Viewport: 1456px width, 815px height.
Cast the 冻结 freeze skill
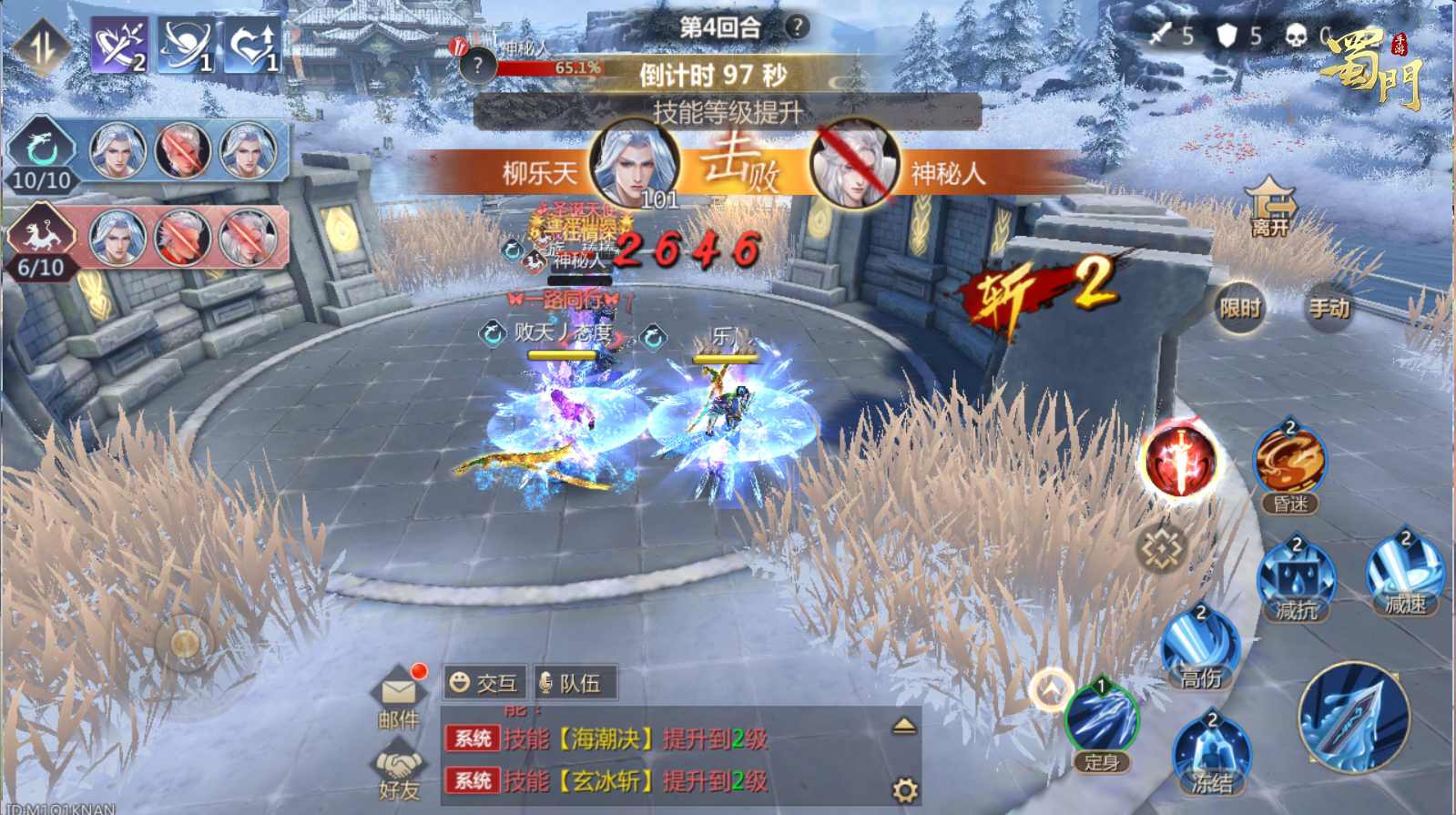coord(1212,752)
